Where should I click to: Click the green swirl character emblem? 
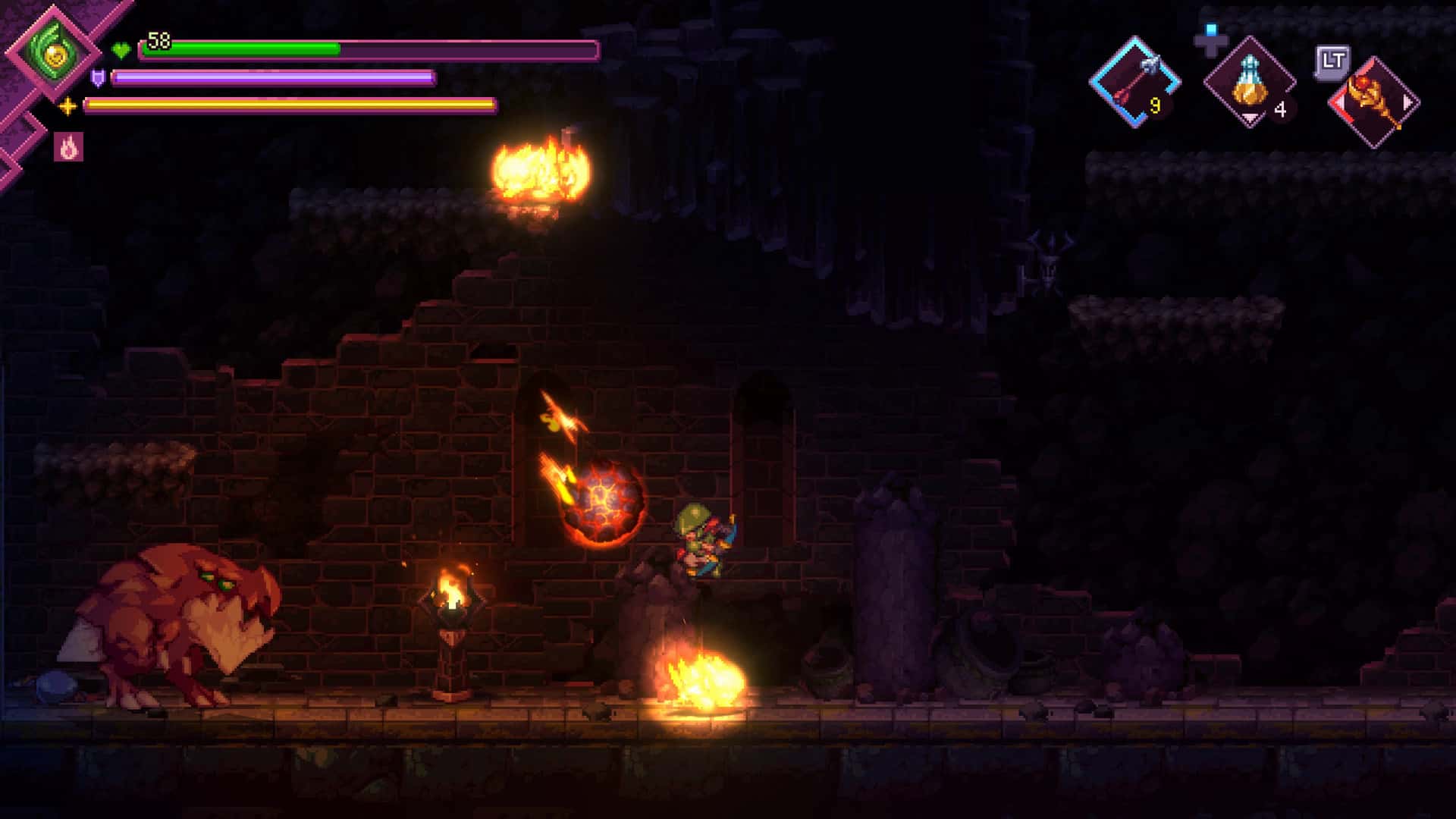pos(53,52)
